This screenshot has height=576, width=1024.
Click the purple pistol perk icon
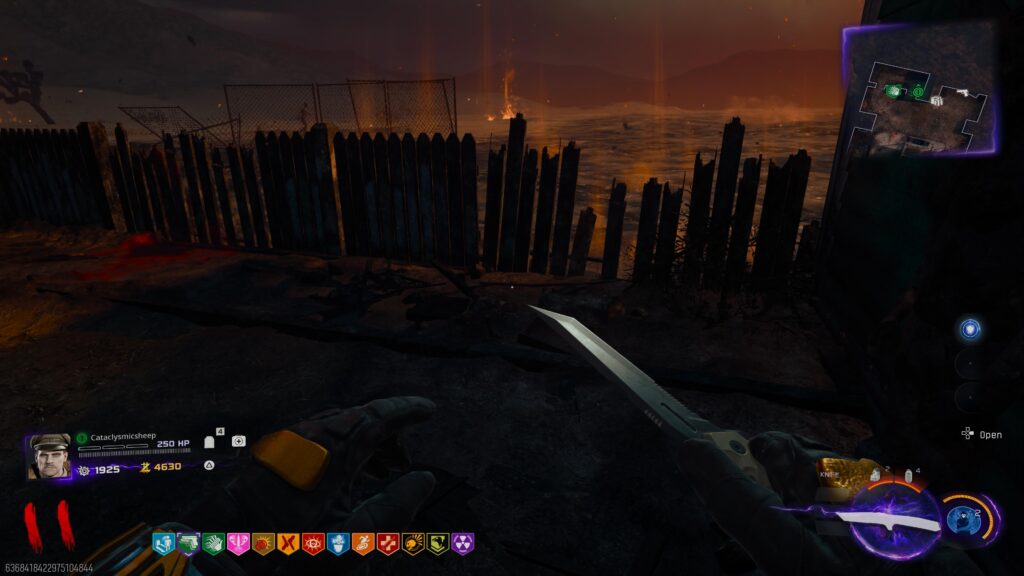point(187,543)
